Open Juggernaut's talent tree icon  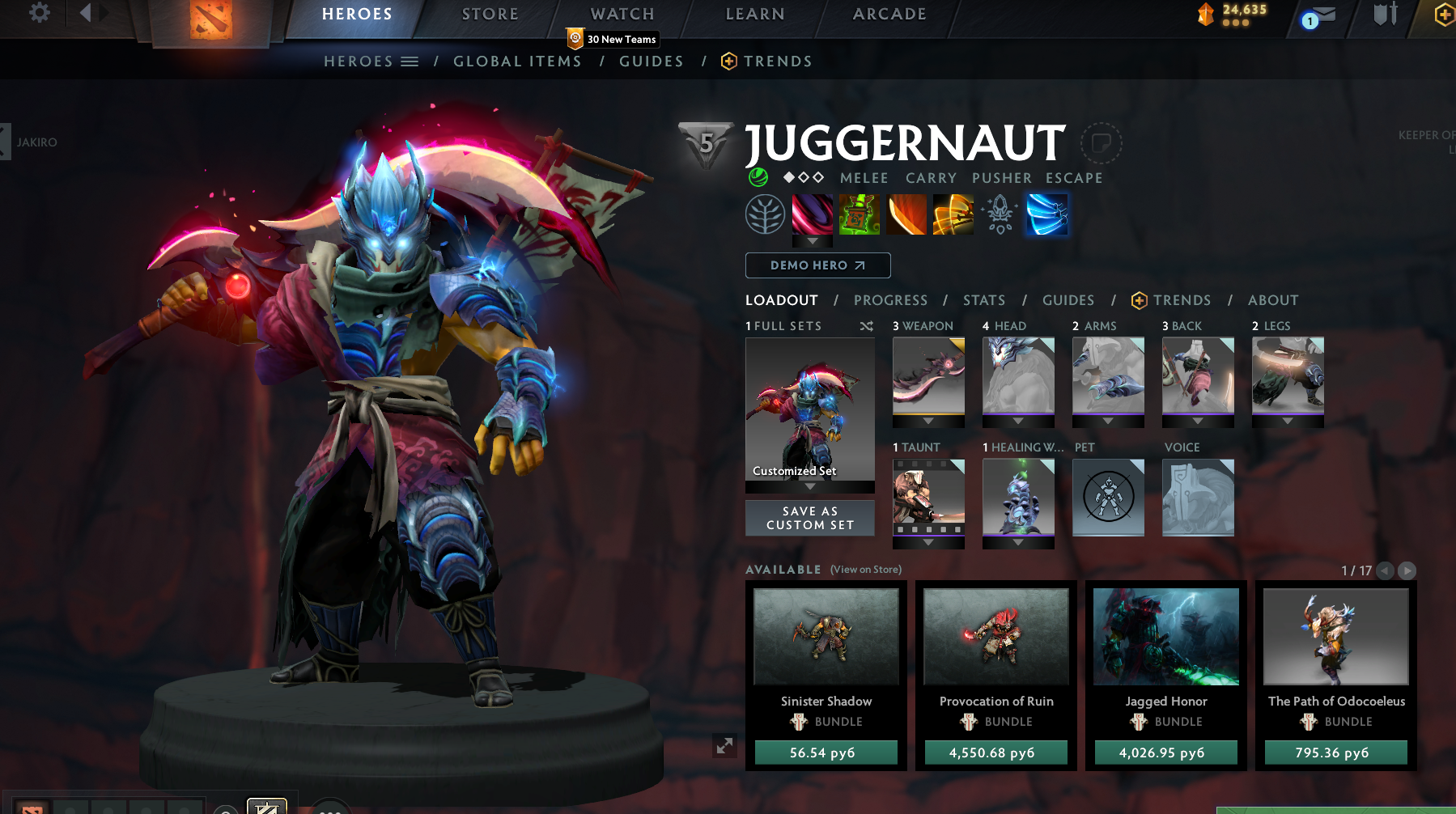tap(764, 214)
